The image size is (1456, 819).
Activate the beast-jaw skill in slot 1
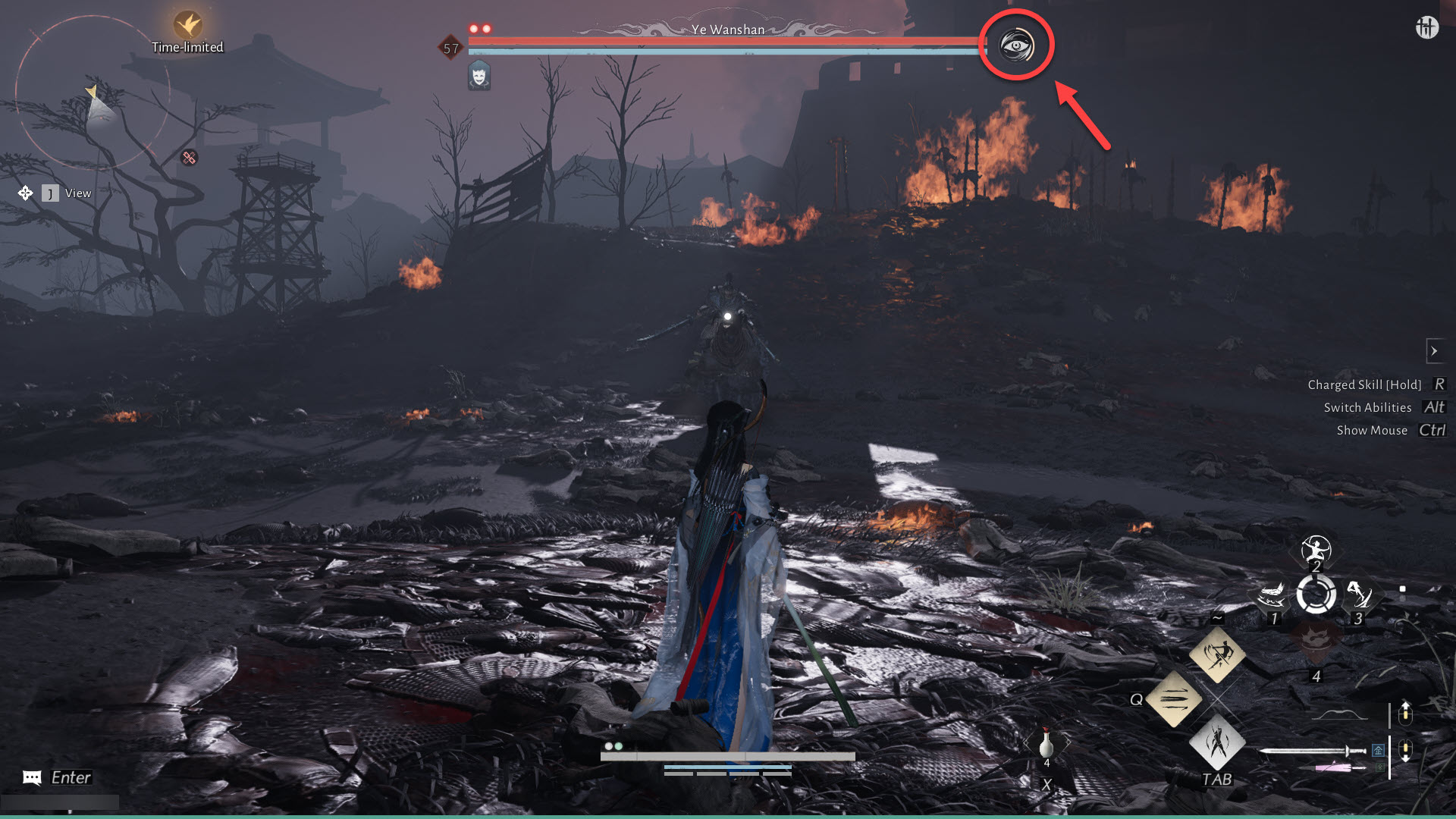point(1272,596)
